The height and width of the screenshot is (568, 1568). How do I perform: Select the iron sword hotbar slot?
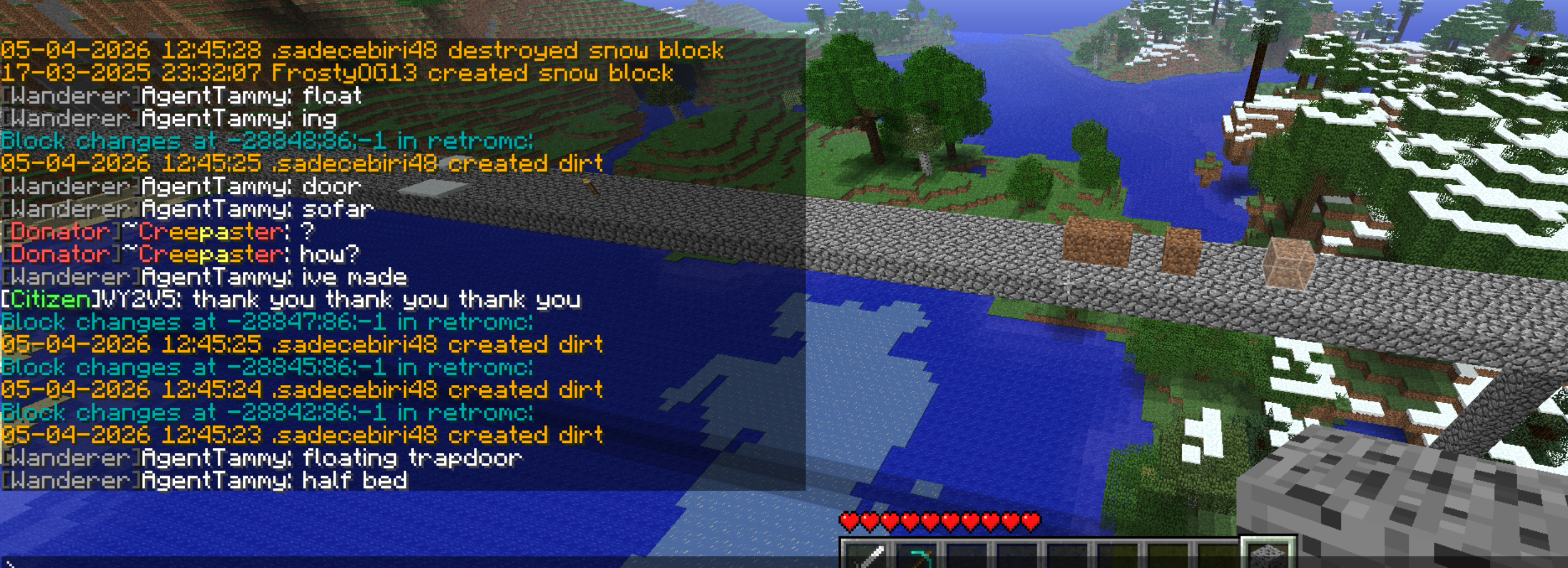click(x=866, y=556)
